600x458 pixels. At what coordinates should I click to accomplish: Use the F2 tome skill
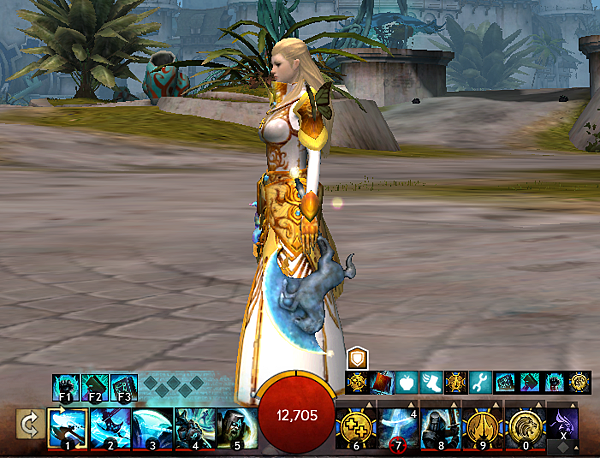(x=95, y=386)
